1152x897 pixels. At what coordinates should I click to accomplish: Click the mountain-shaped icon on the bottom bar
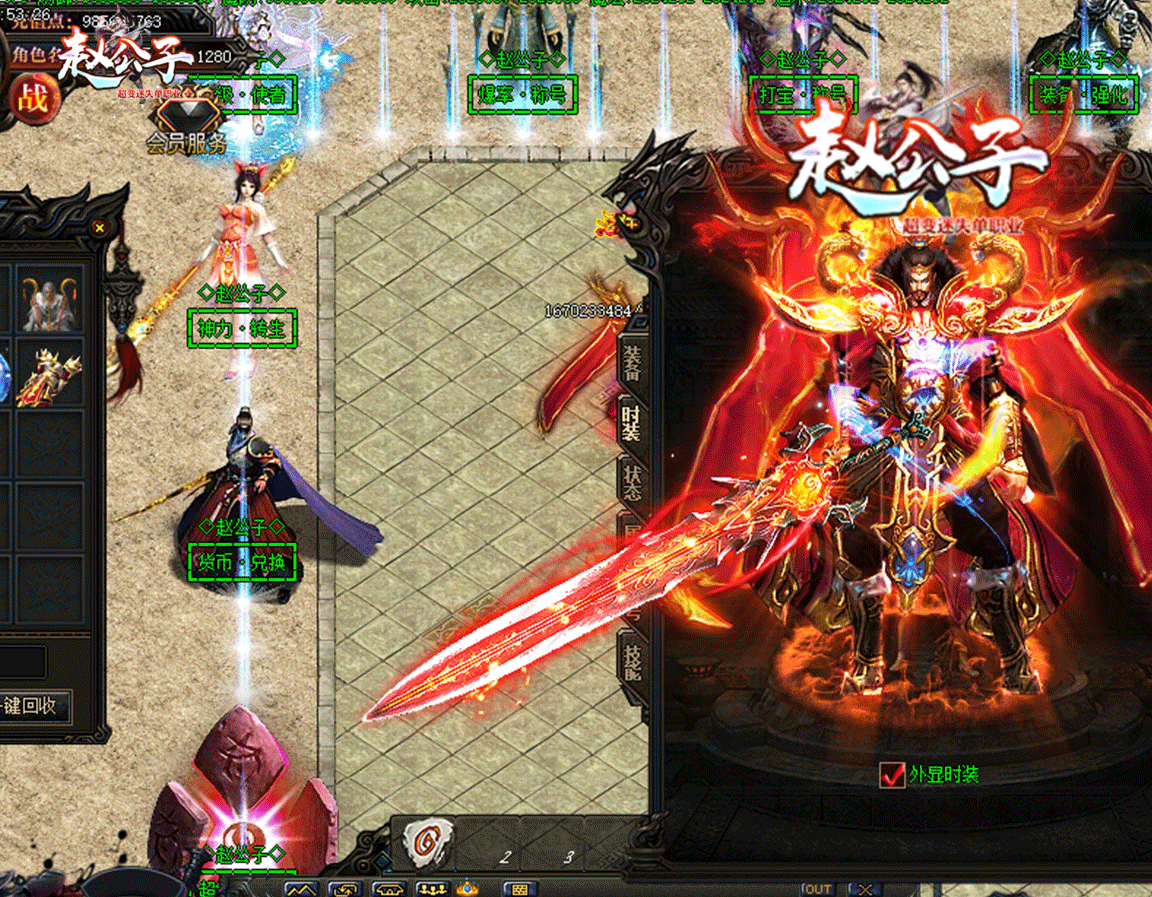pyautogui.click(x=301, y=889)
